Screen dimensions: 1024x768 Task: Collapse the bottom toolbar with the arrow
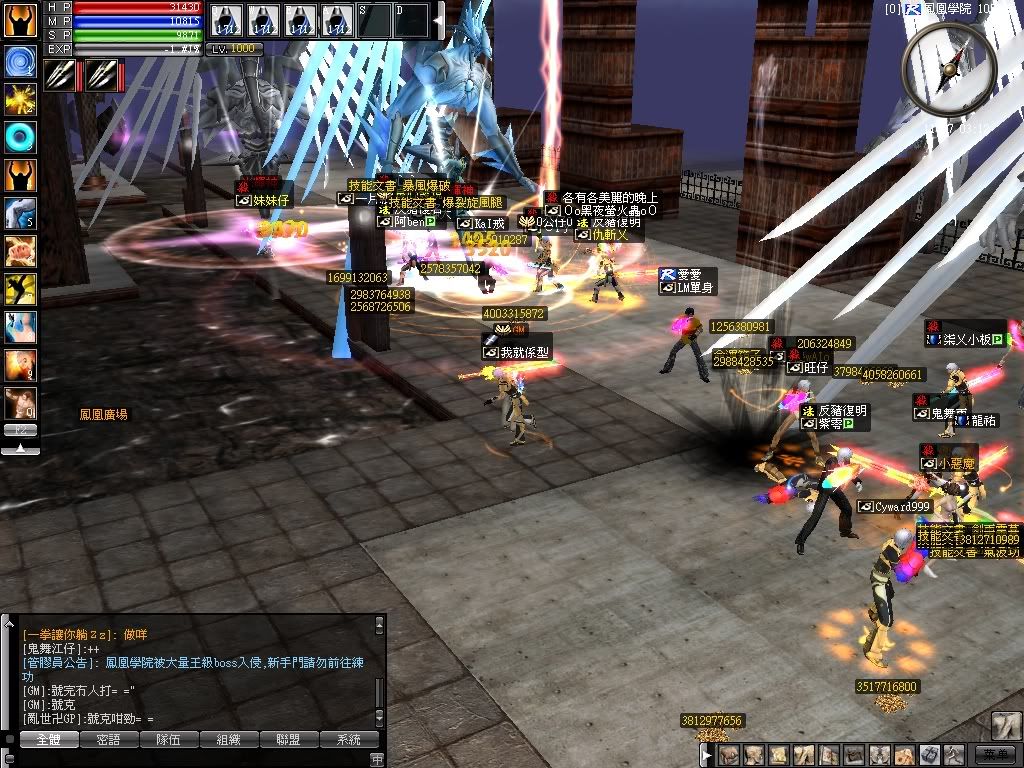(x=707, y=755)
